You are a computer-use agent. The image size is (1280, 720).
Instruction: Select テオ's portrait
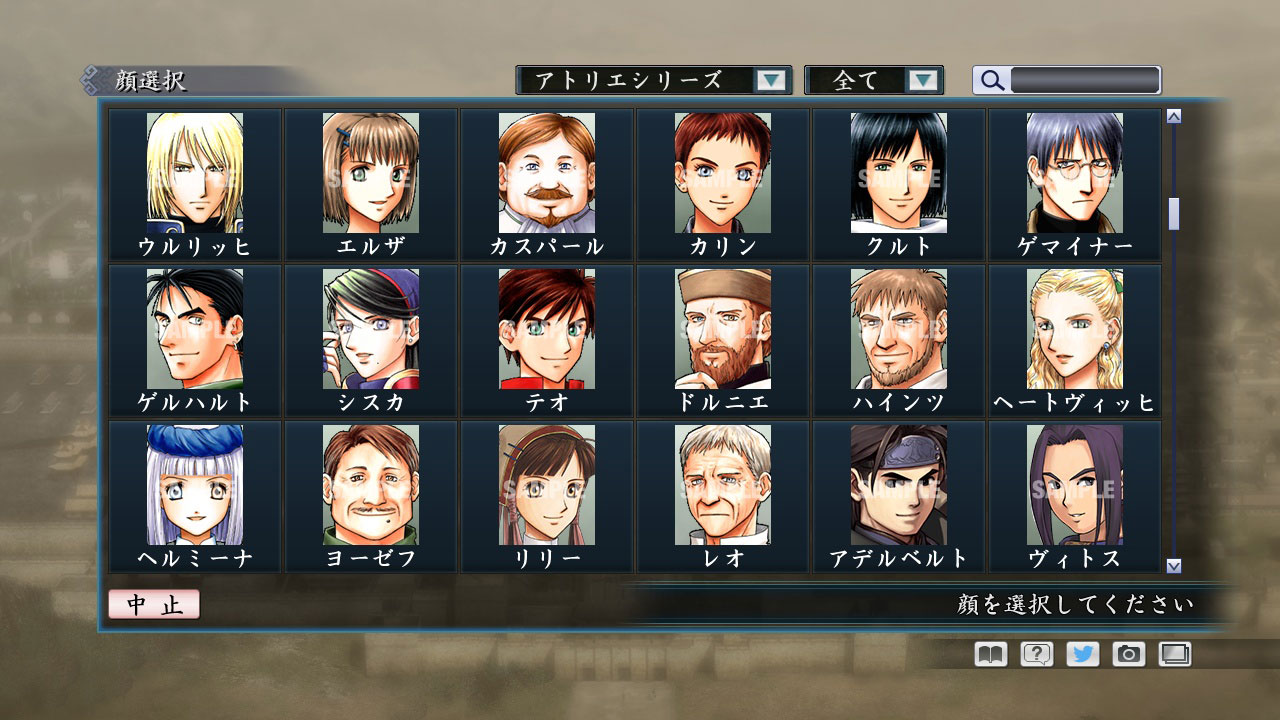[x=545, y=332]
